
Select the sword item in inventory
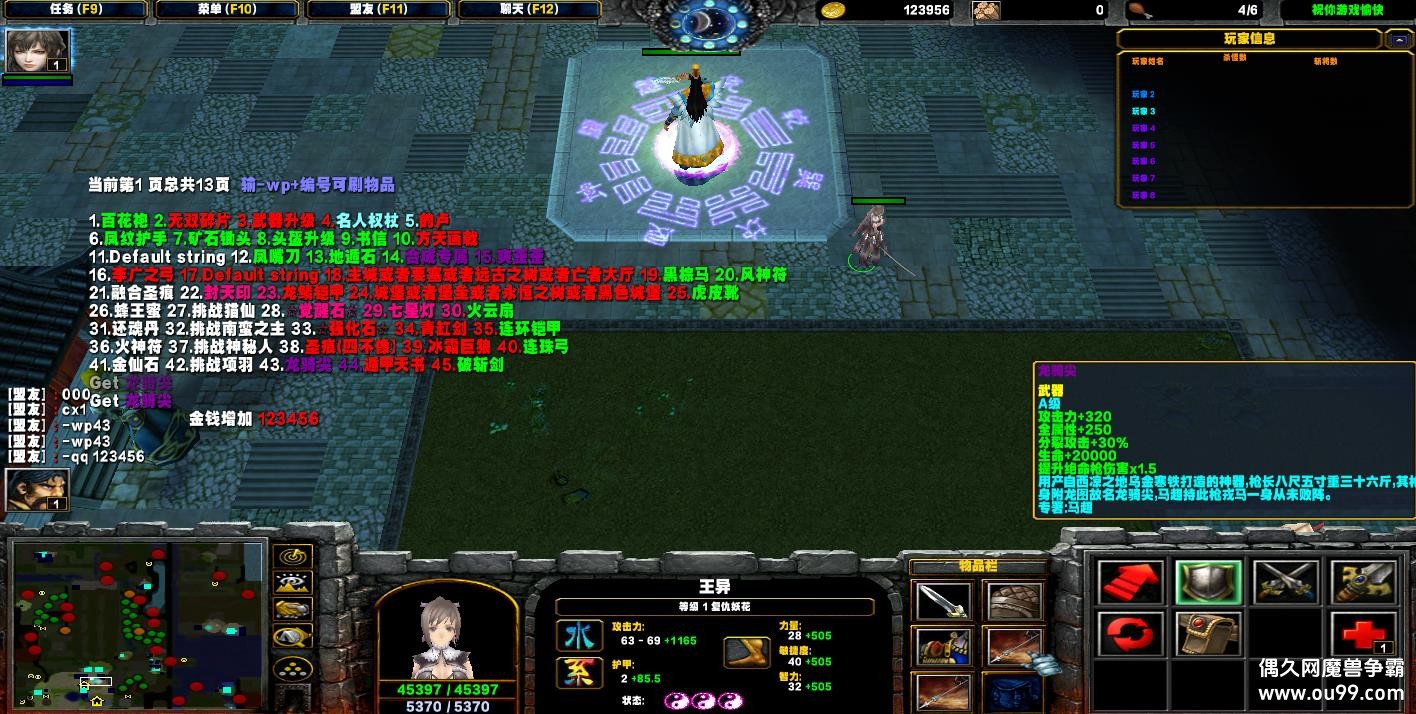[942, 602]
